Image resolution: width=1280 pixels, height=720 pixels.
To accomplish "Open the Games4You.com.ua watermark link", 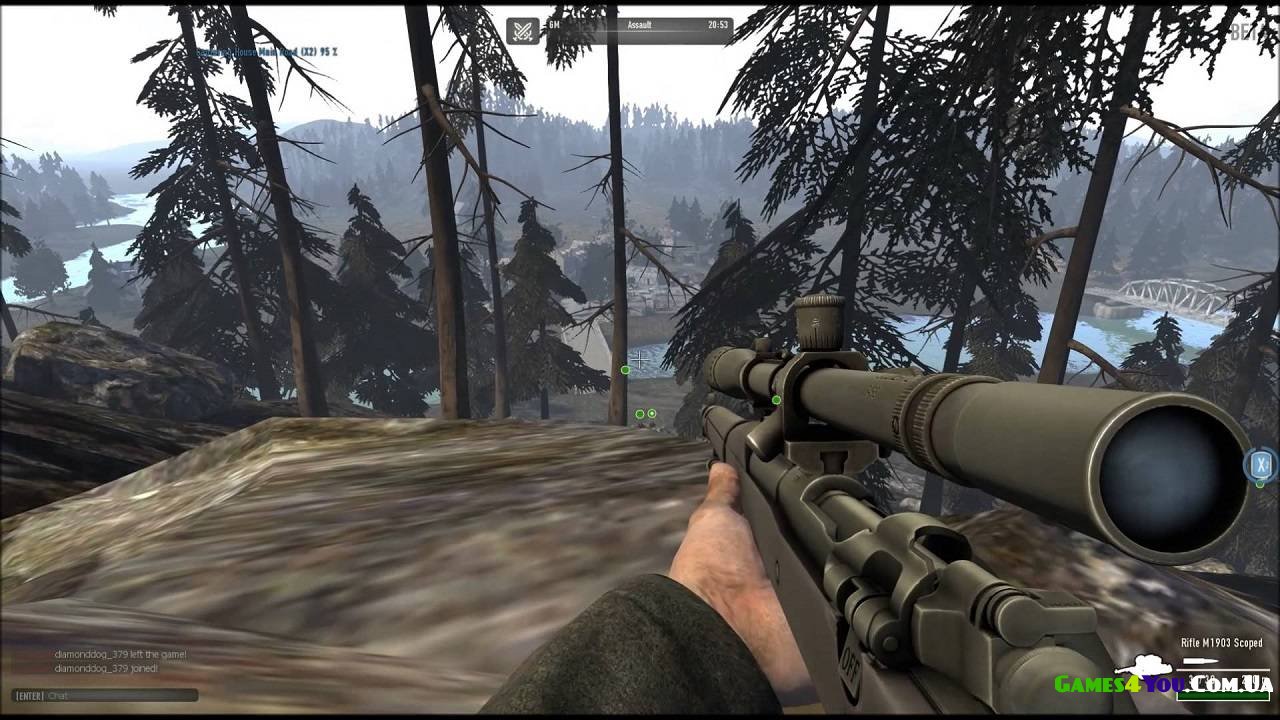I will point(1162,685).
